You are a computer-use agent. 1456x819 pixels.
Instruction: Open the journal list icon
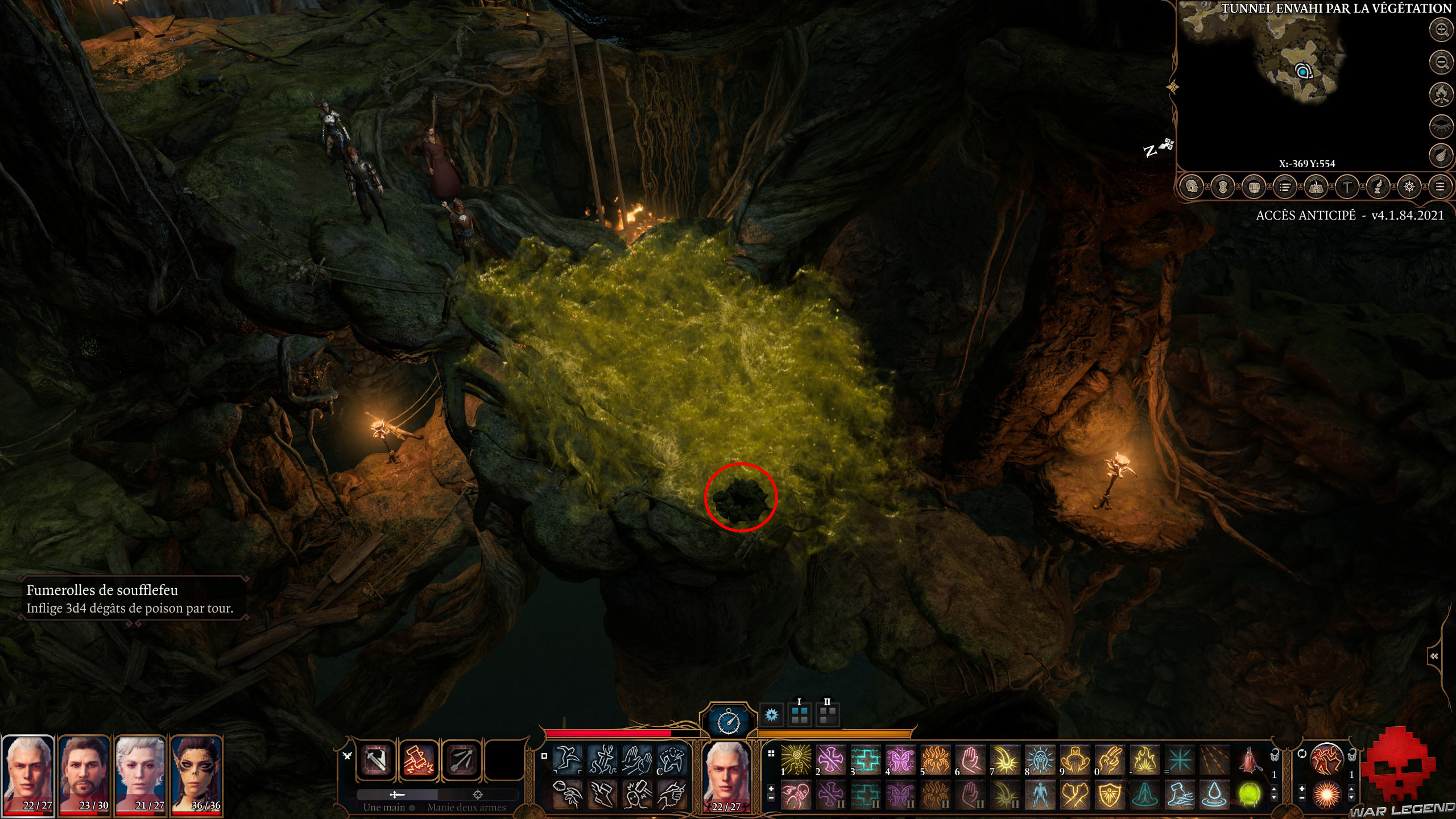pos(1284,187)
